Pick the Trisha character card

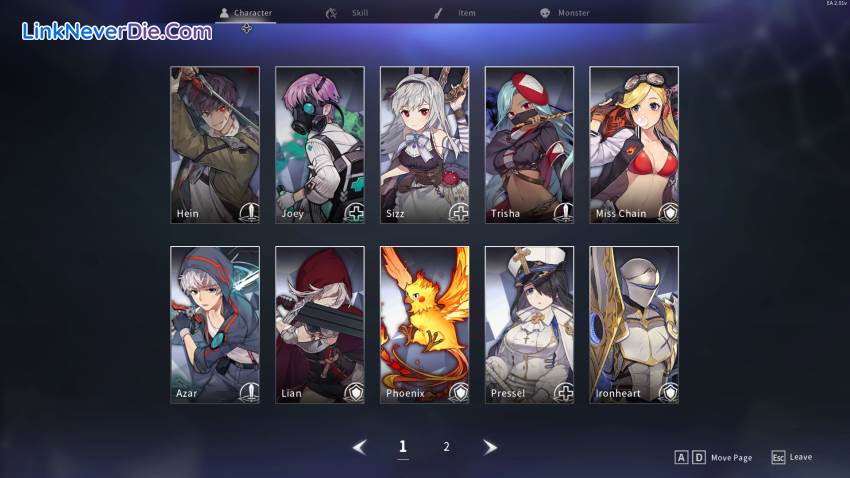coord(529,145)
